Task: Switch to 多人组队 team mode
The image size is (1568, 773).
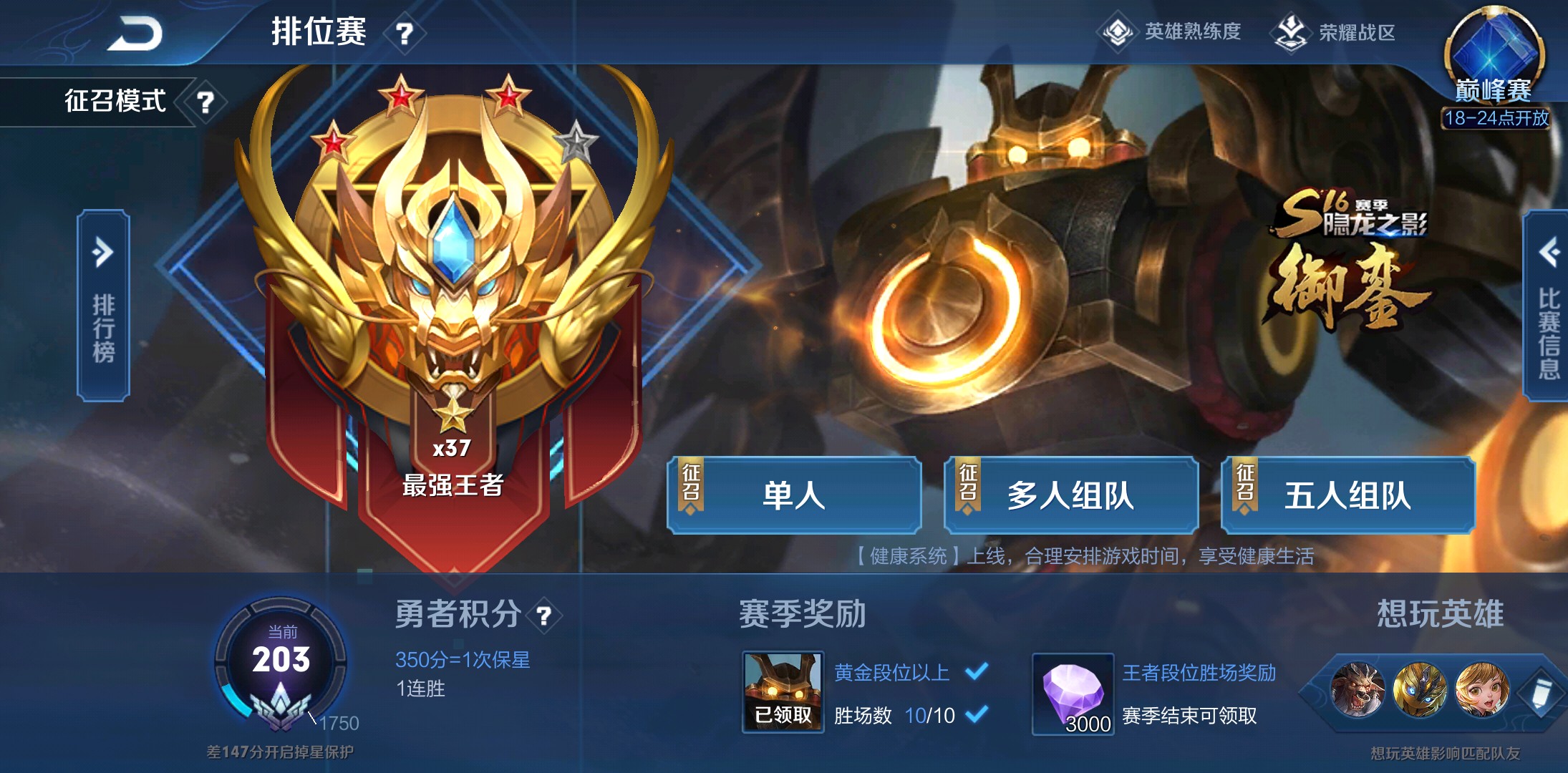Action: 1070,495
